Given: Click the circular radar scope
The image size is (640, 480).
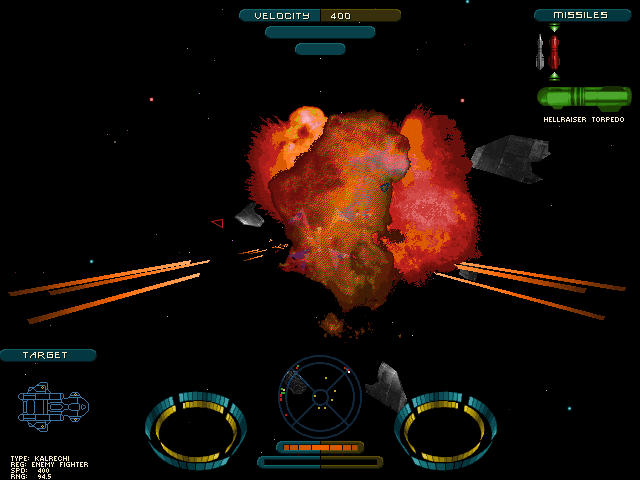Looking at the screenshot, I should (x=319, y=396).
